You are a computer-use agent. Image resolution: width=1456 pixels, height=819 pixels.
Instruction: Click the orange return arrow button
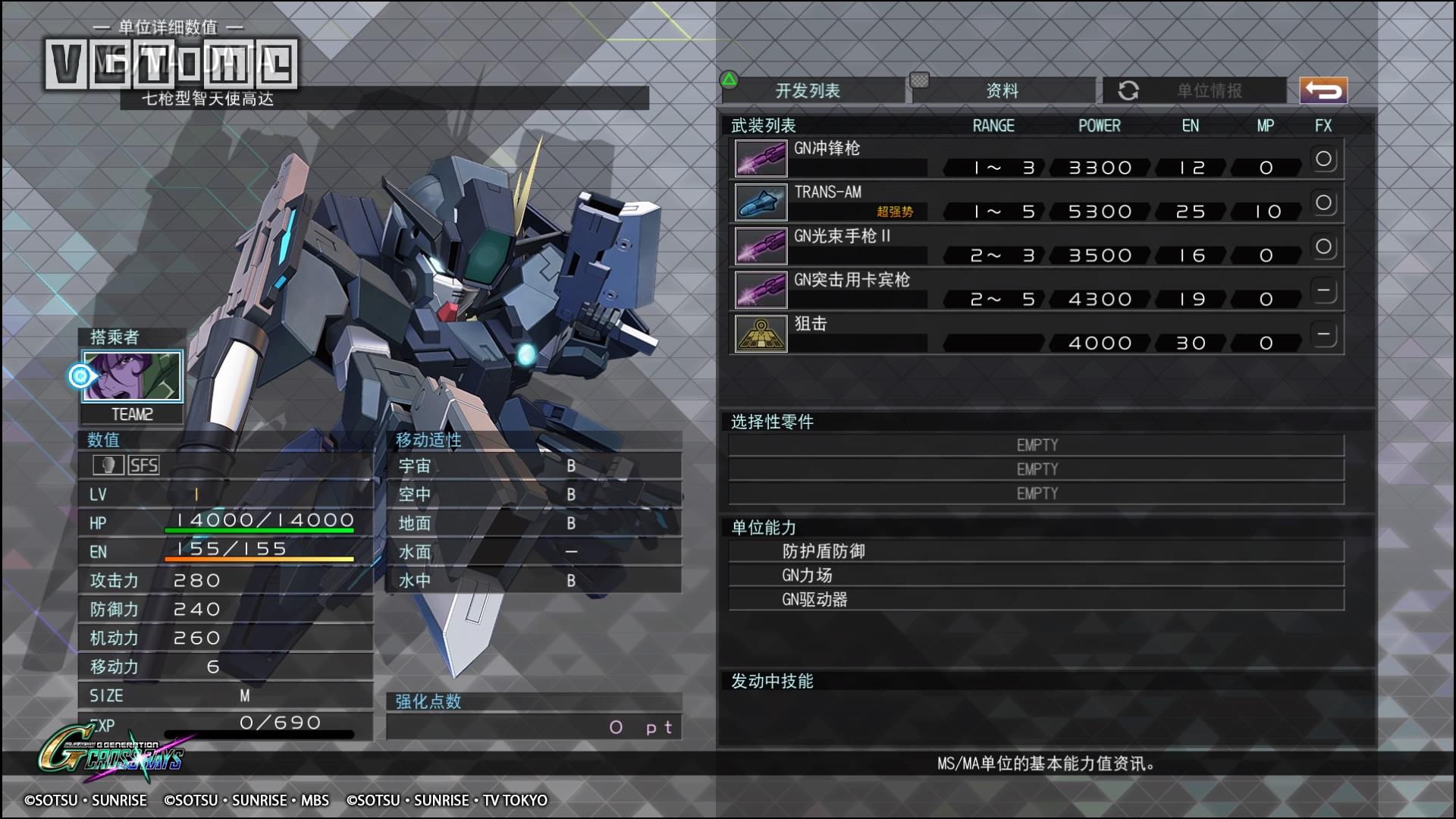[1323, 91]
